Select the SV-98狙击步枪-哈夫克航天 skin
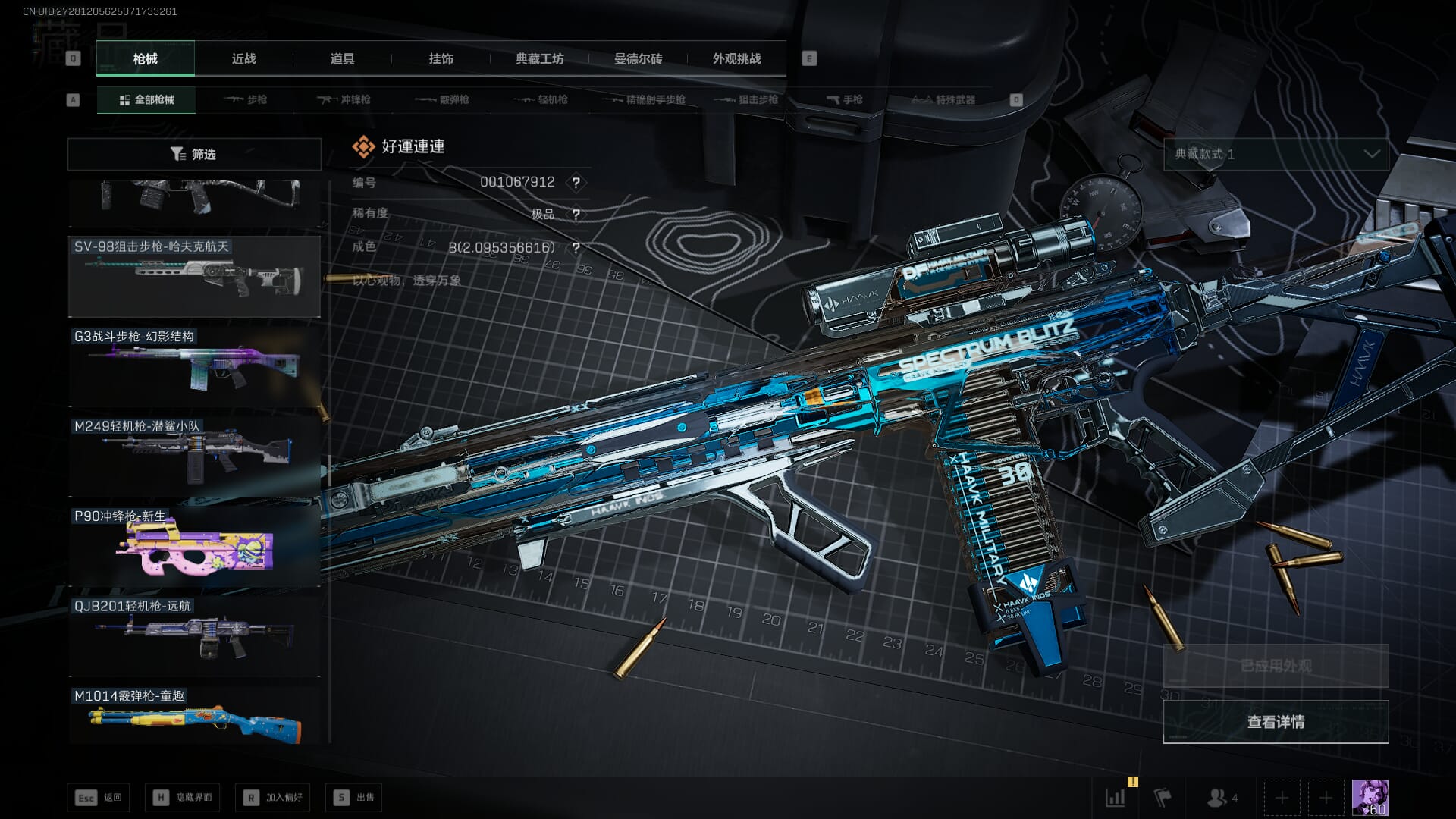The height and width of the screenshot is (819, 1456). [194, 276]
